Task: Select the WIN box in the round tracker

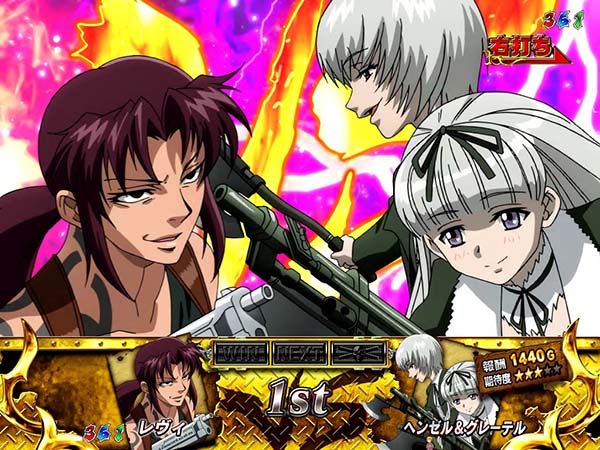Action: pos(239,352)
